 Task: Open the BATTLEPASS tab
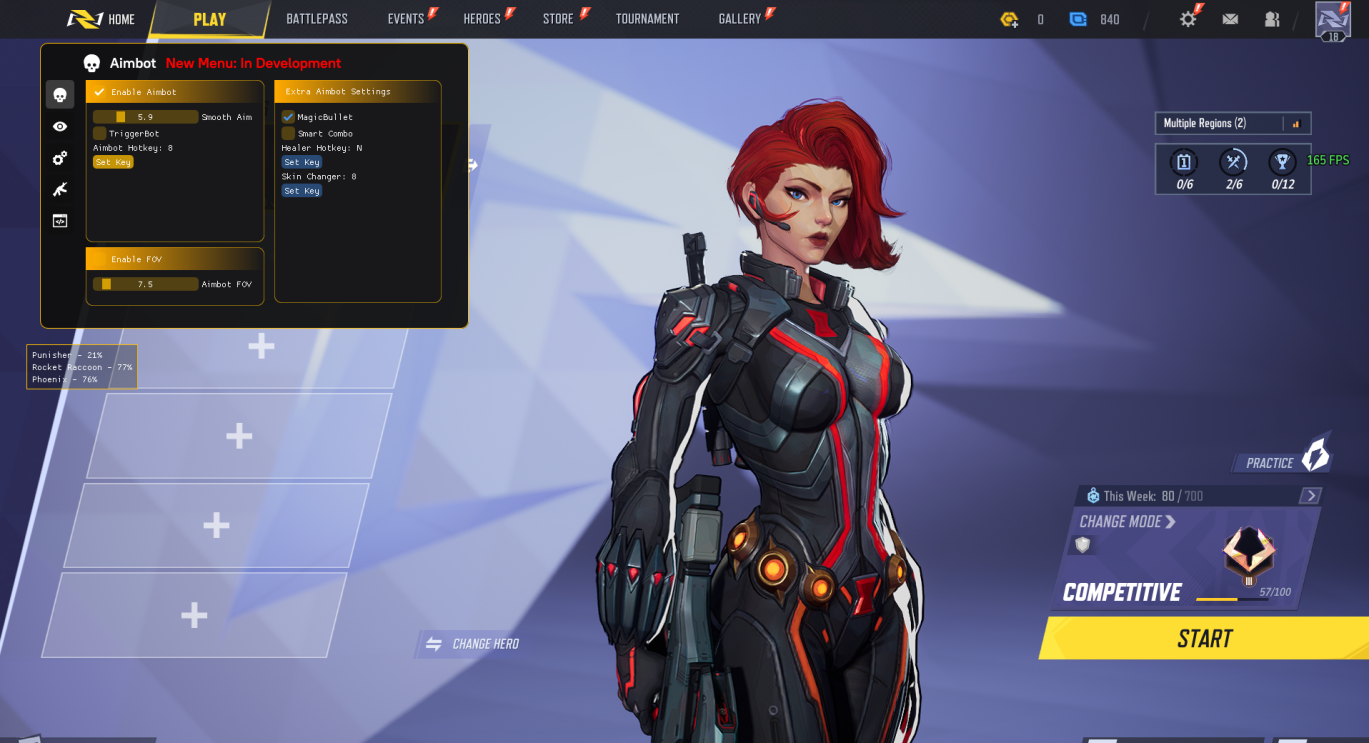[x=317, y=19]
